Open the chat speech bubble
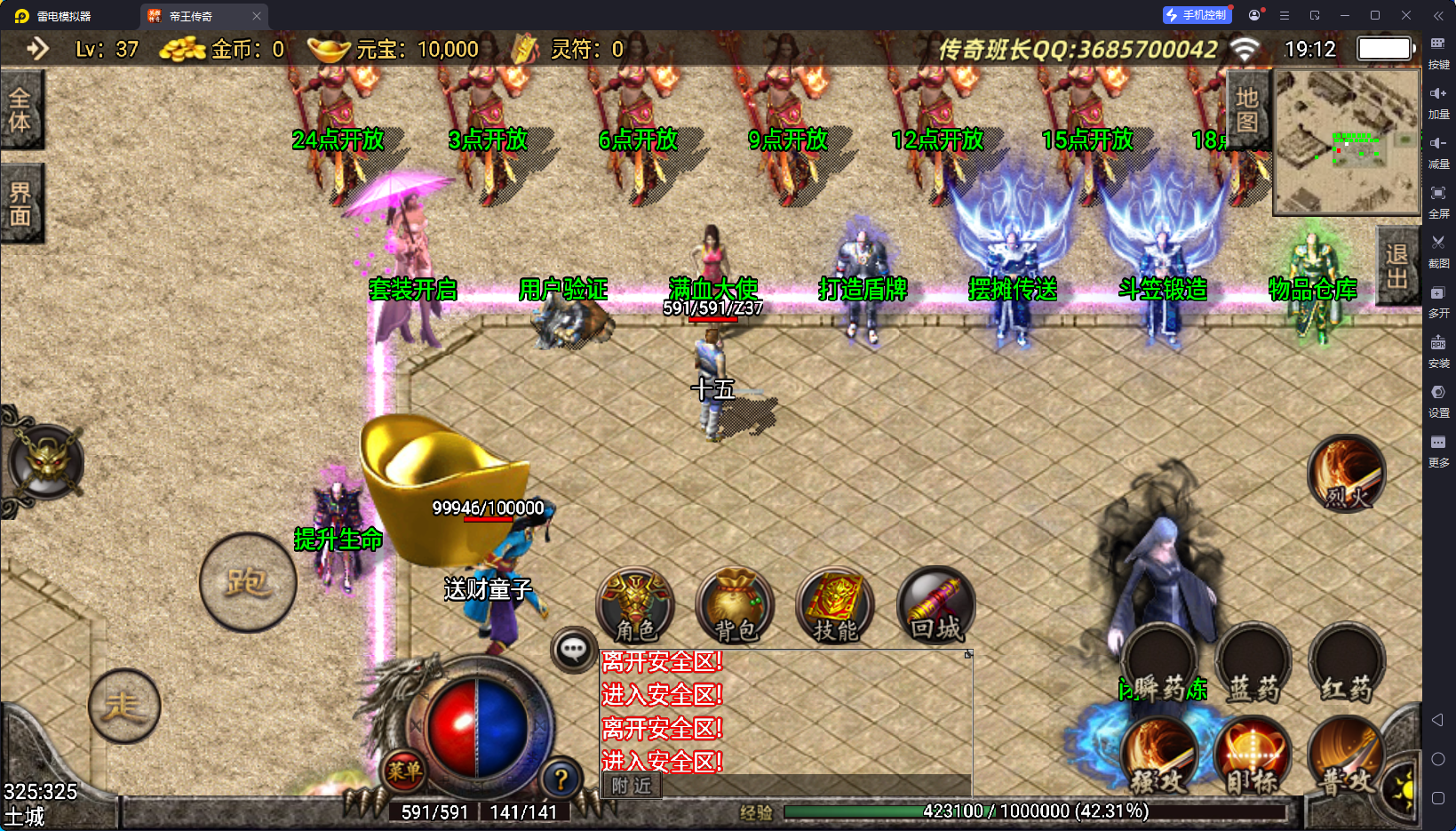 click(573, 650)
